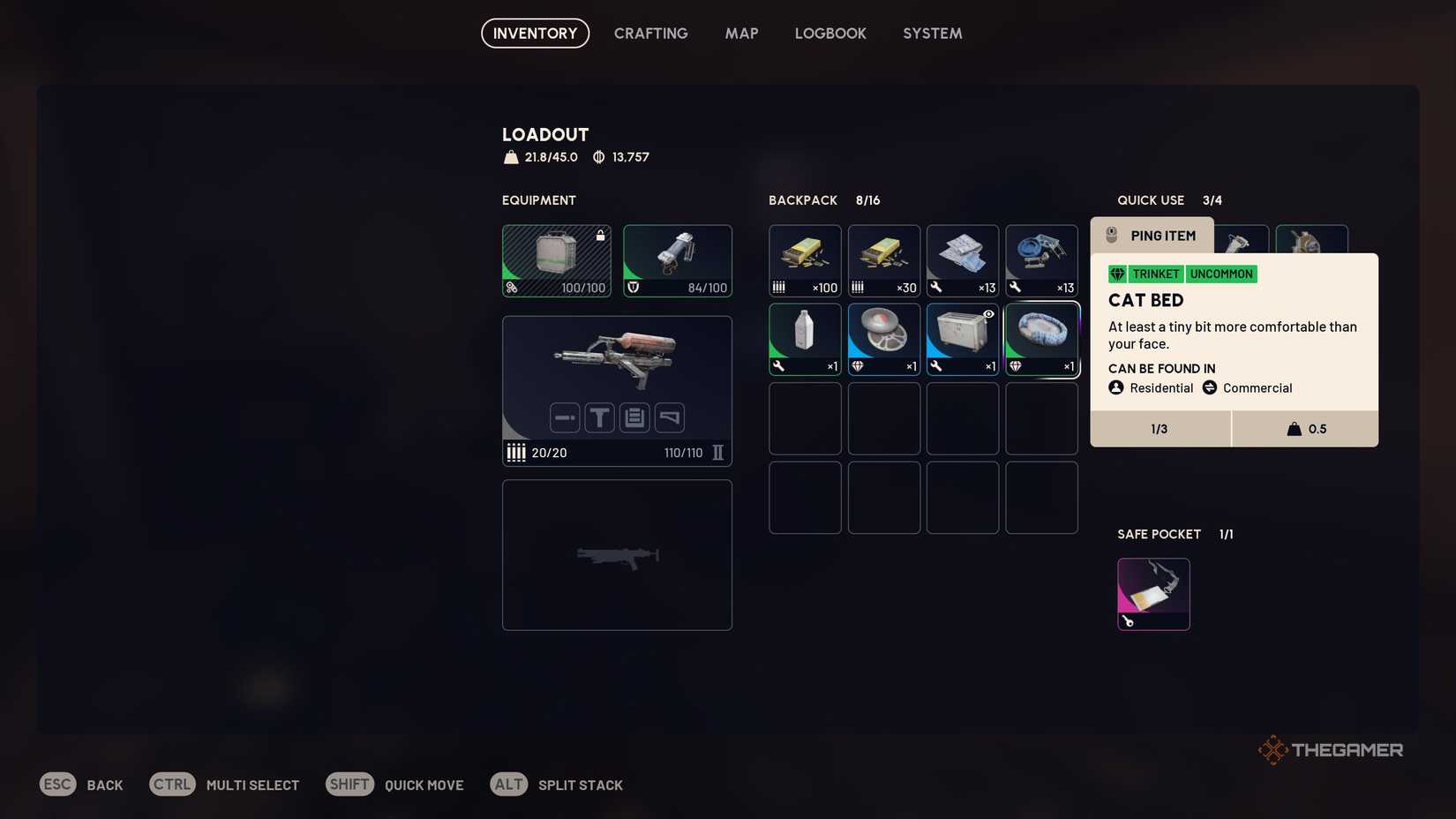Select the muzzle attachment icon on the weapon

pos(565,417)
